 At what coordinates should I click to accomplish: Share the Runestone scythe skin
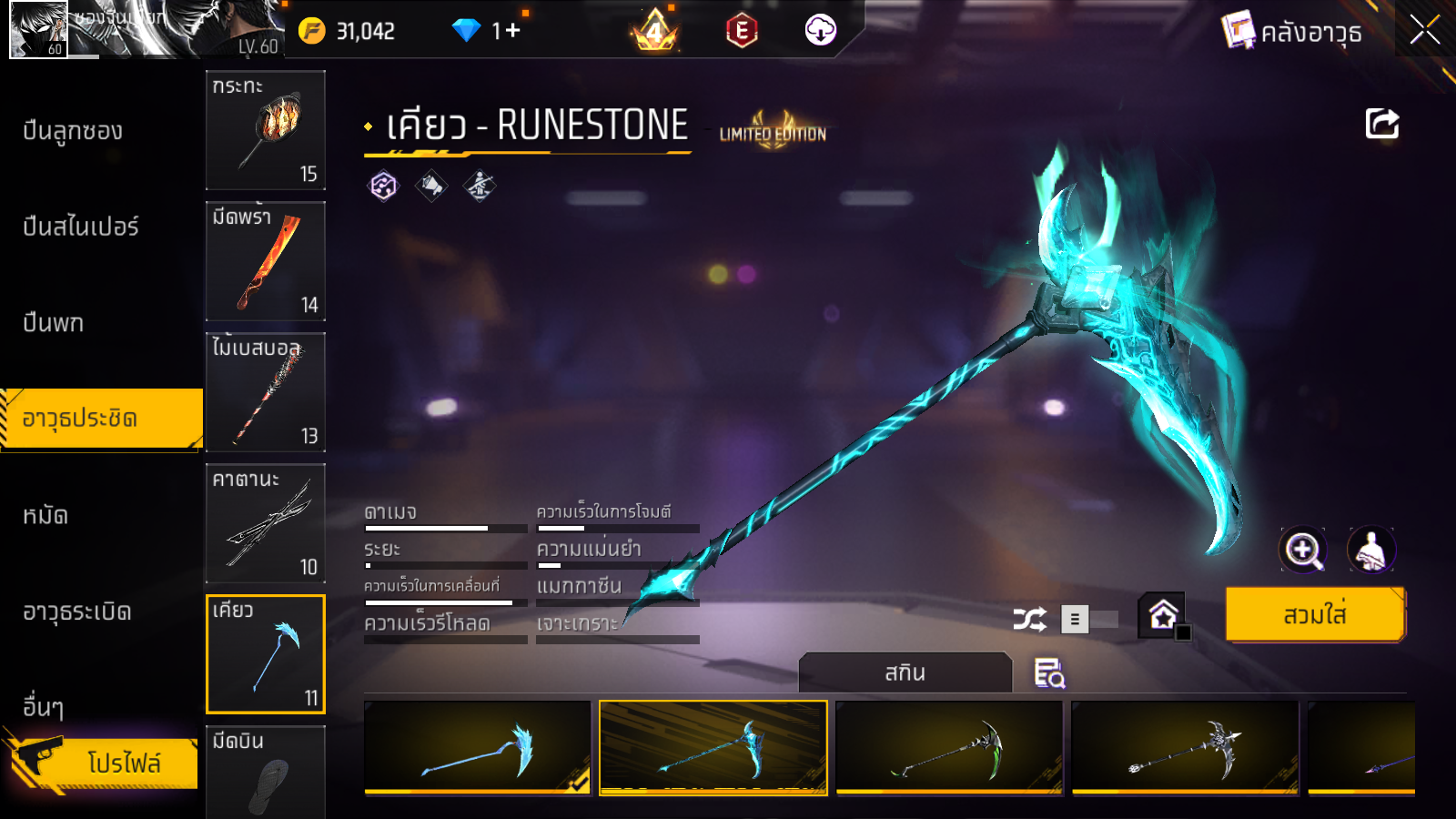tap(1381, 124)
